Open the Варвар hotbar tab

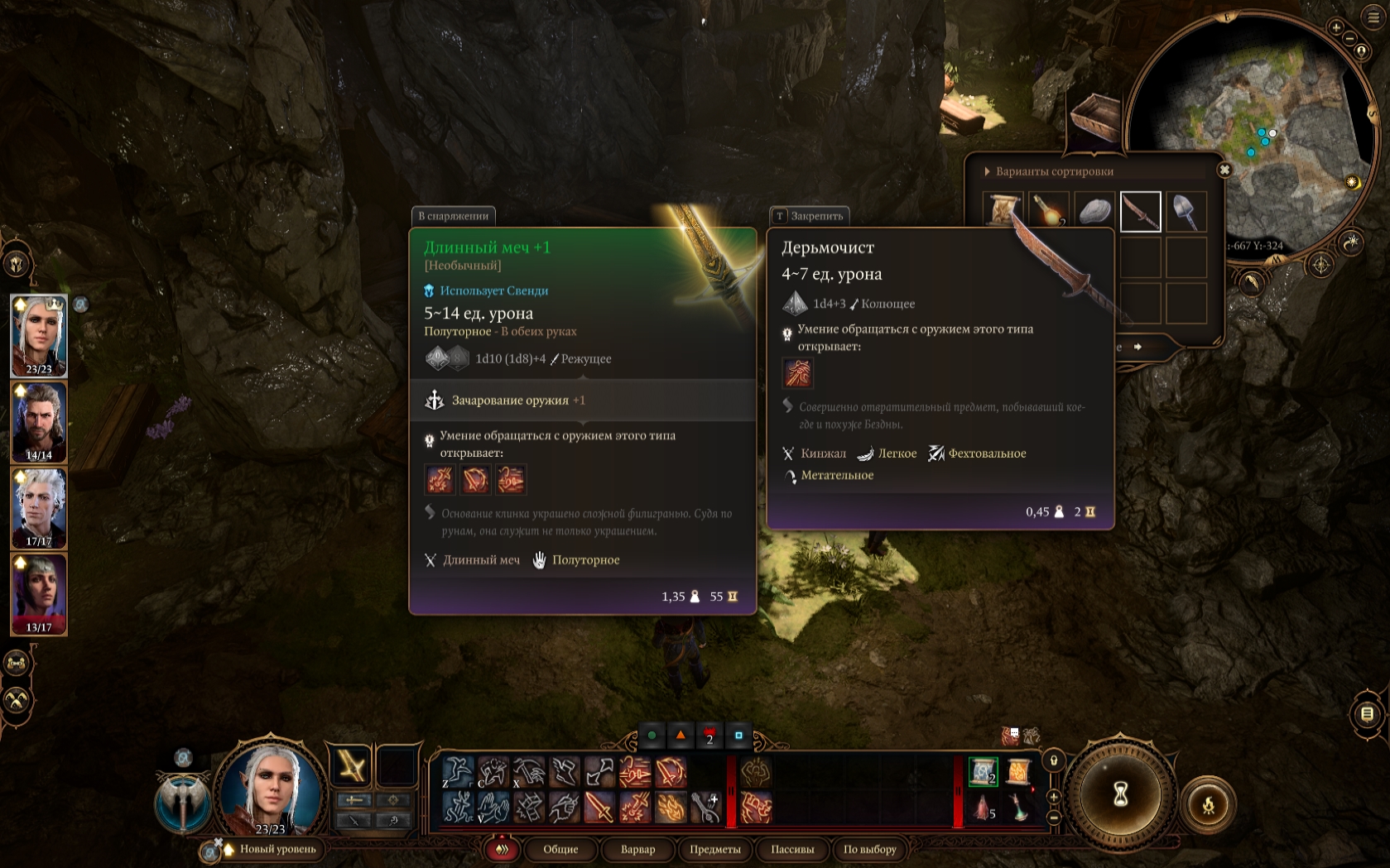[x=637, y=849]
